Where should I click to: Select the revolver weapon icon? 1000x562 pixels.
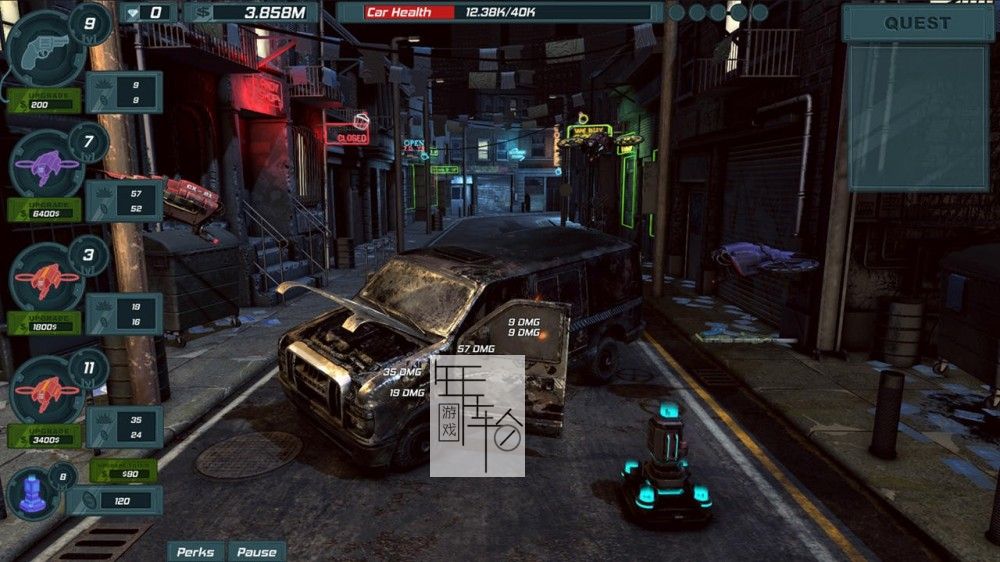click(x=45, y=47)
